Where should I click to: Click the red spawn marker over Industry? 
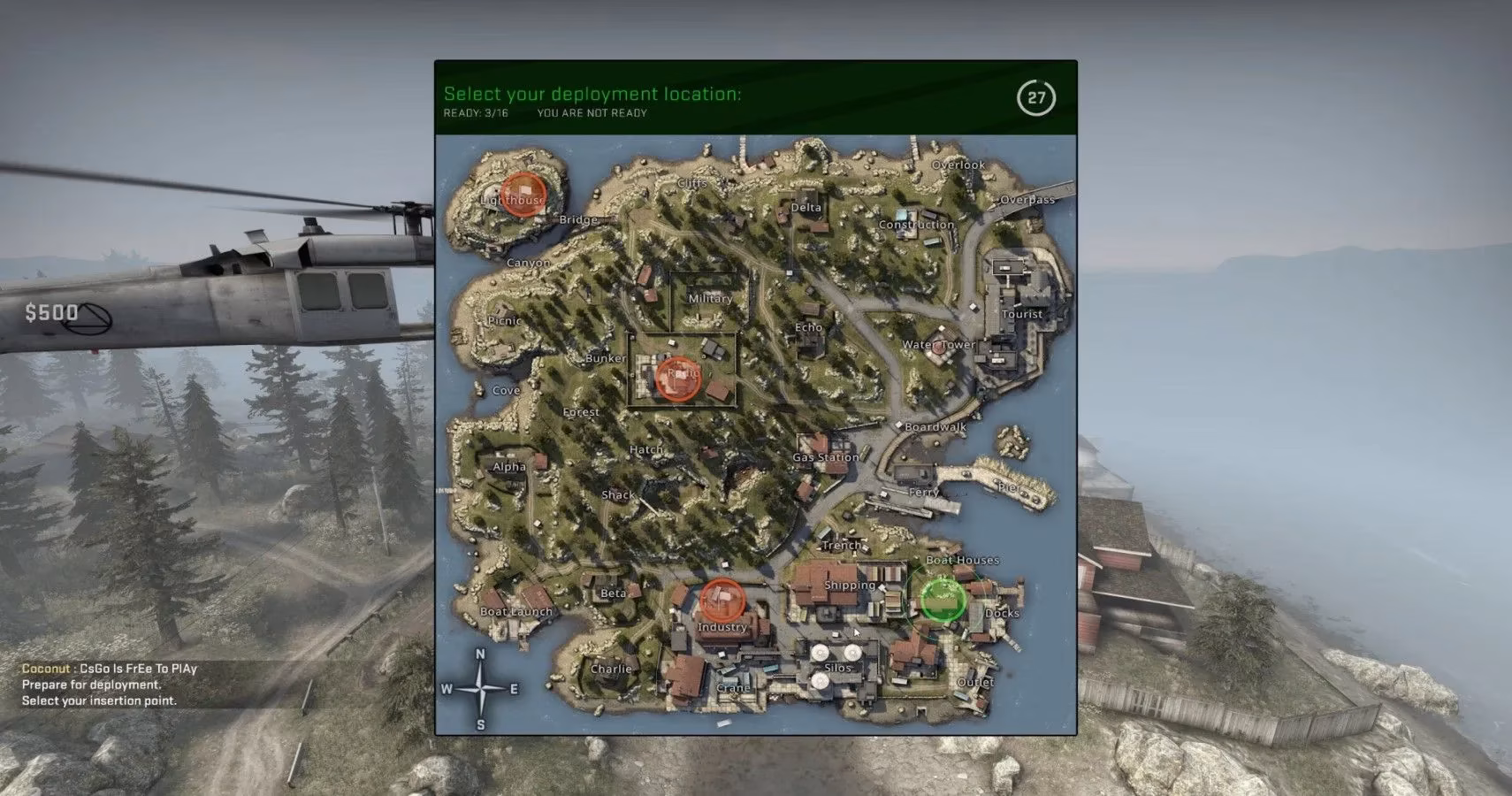click(723, 601)
